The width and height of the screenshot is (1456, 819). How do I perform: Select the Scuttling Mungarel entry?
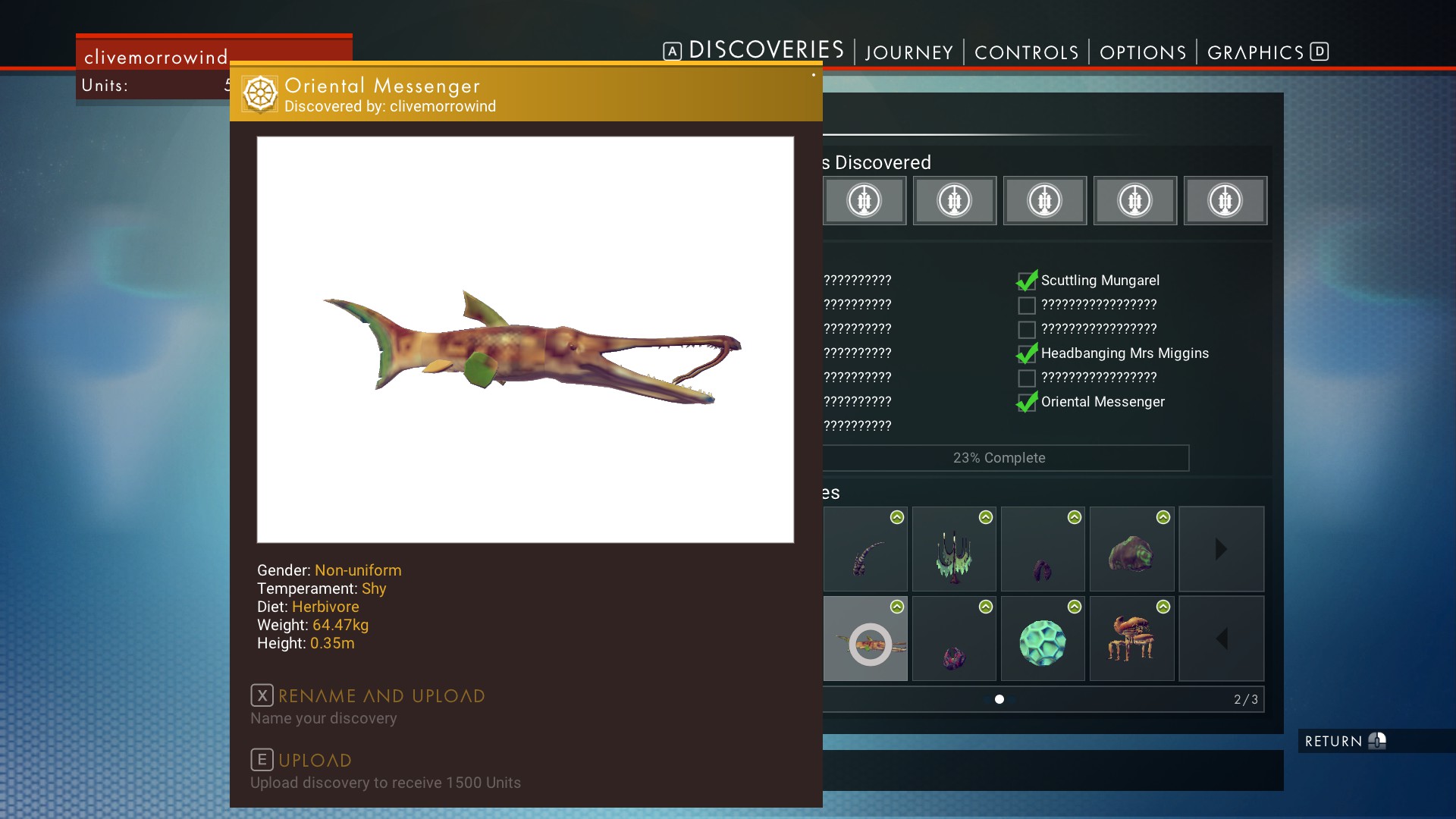pos(1100,281)
